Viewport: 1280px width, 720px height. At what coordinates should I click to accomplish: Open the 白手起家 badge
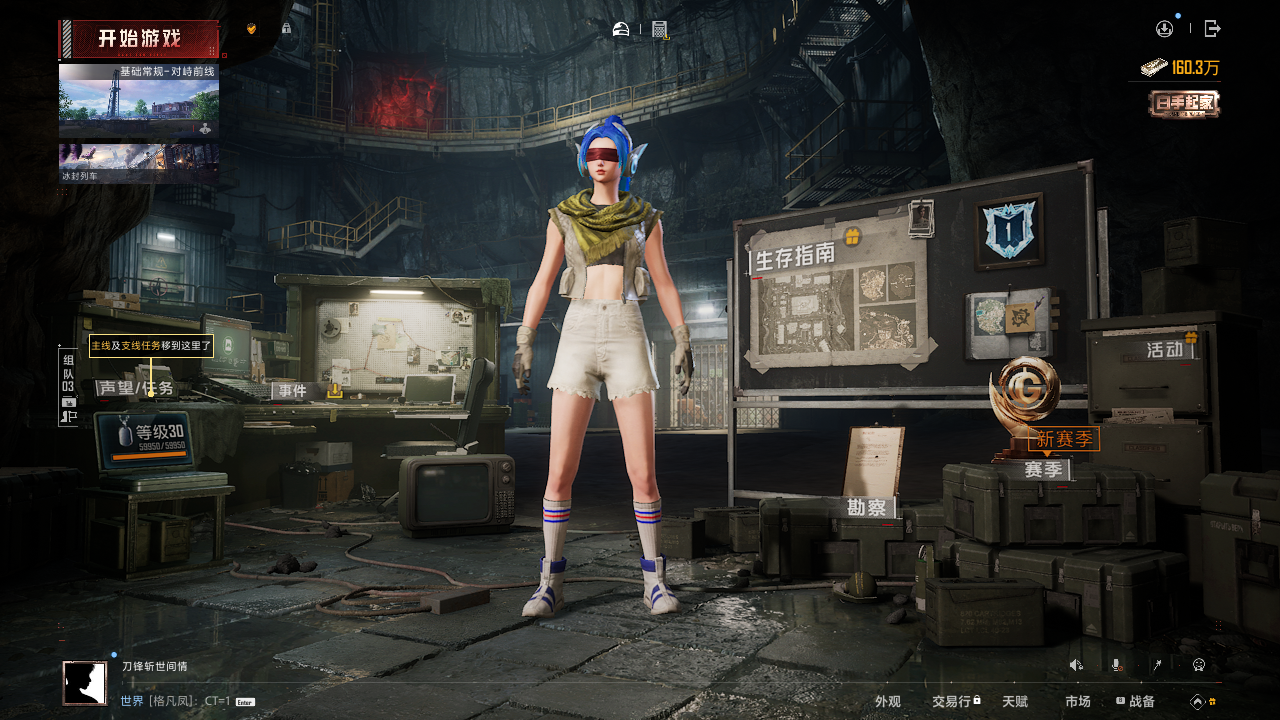(1185, 104)
